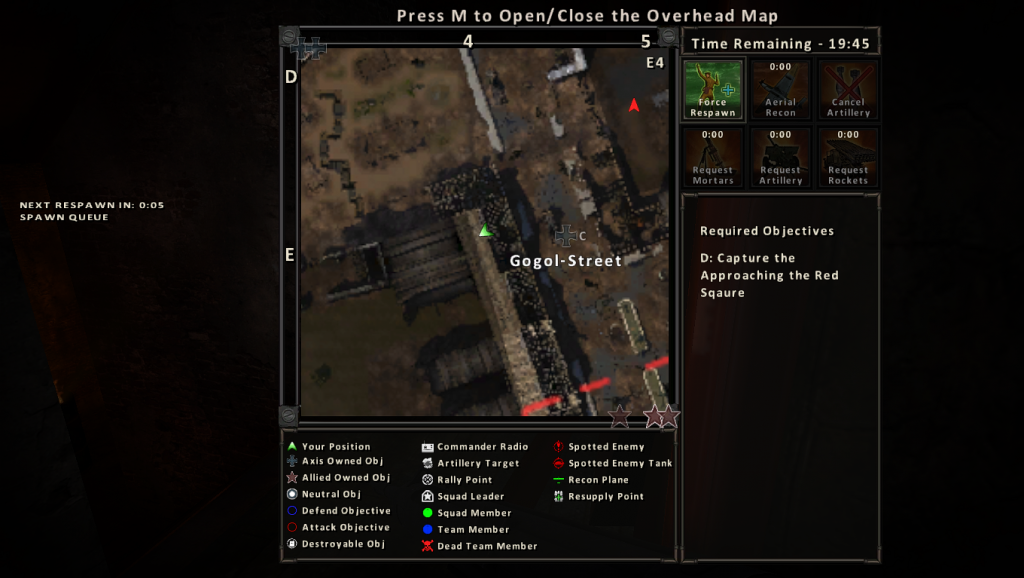Click the Gogol-Street objective marker on map

(x=566, y=236)
